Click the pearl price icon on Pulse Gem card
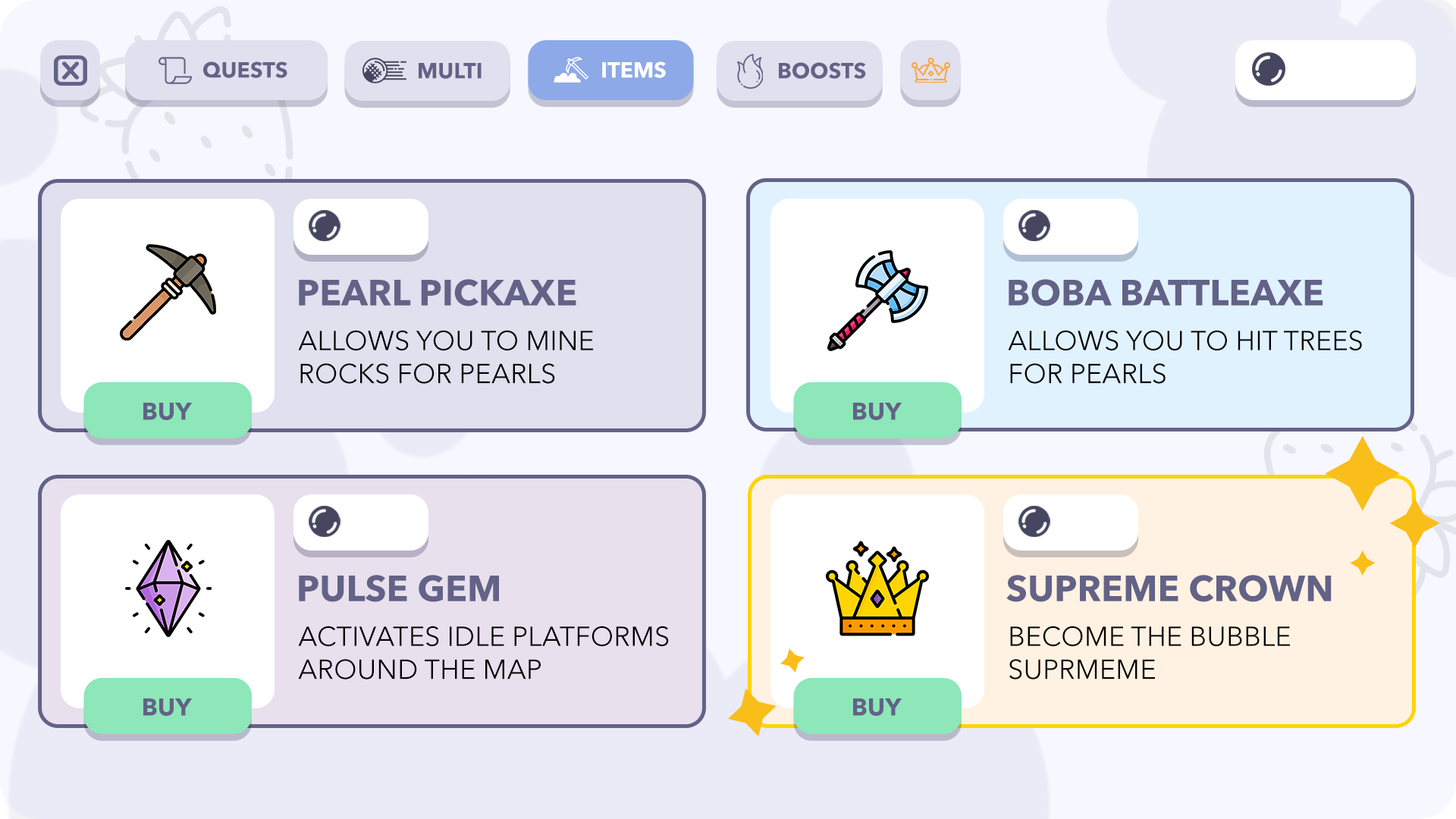This screenshot has height=819, width=1456. click(326, 521)
